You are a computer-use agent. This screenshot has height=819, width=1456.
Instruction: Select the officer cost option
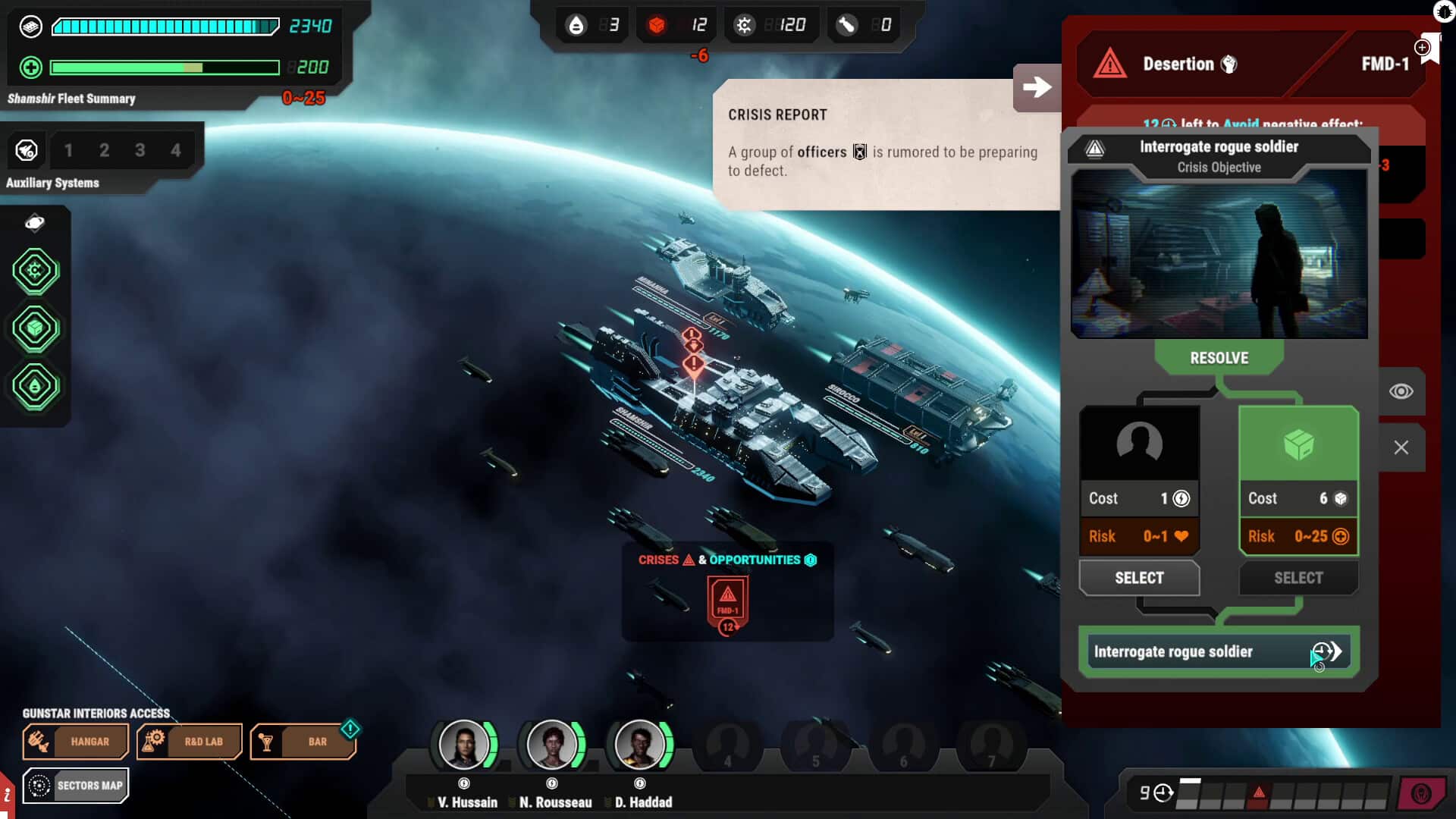click(x=1139, y=578)
